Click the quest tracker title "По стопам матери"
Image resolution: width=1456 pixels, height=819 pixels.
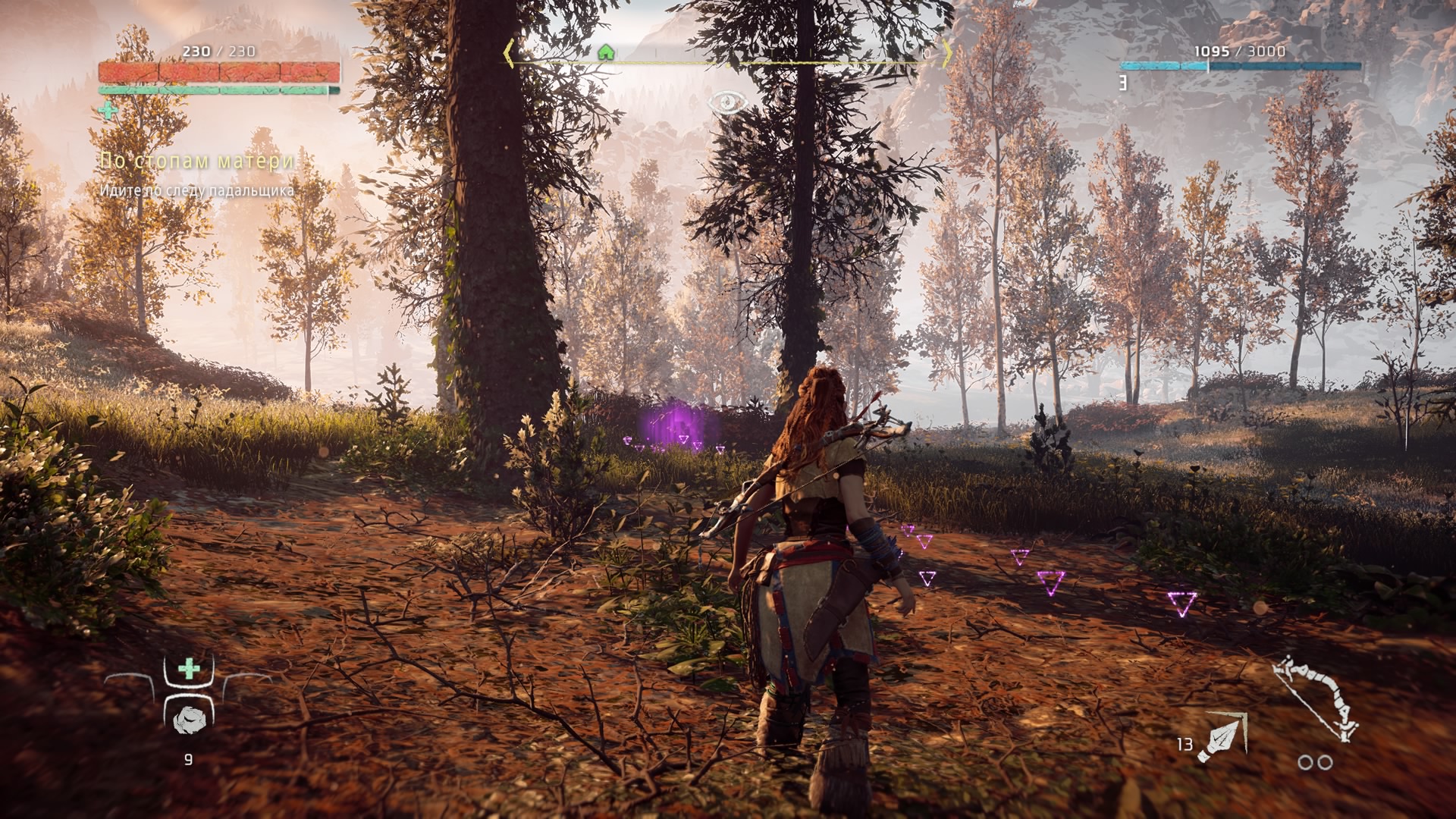[198, 161]
